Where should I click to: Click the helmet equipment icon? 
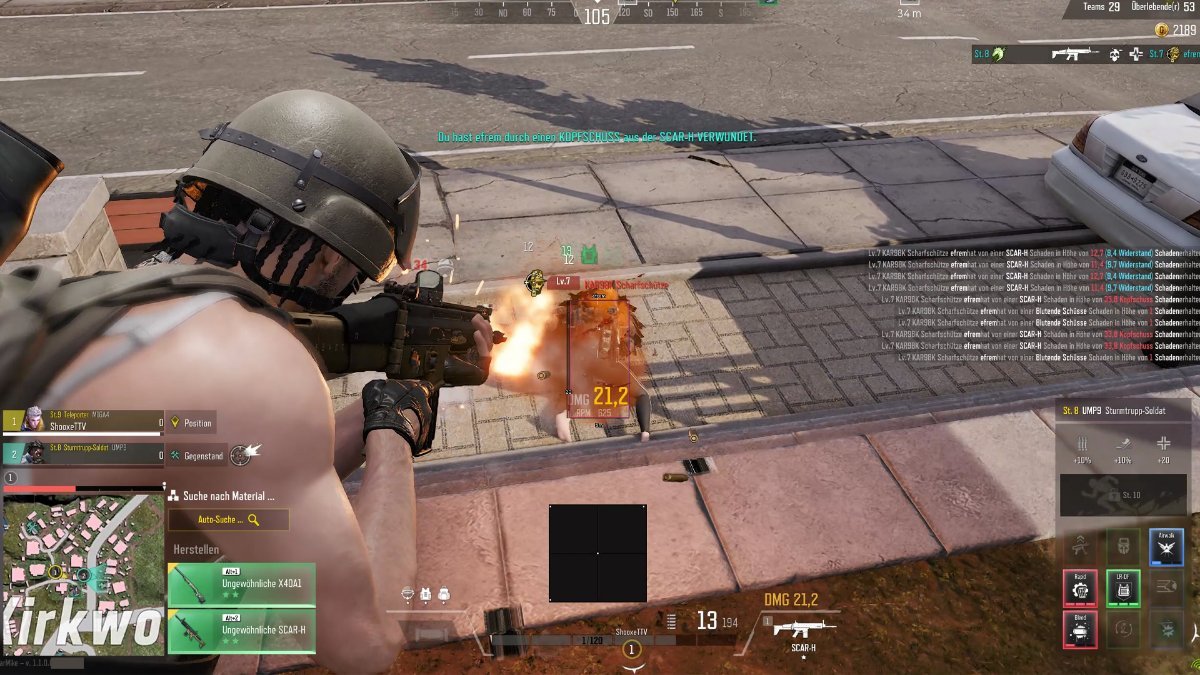tap(407, 594)
